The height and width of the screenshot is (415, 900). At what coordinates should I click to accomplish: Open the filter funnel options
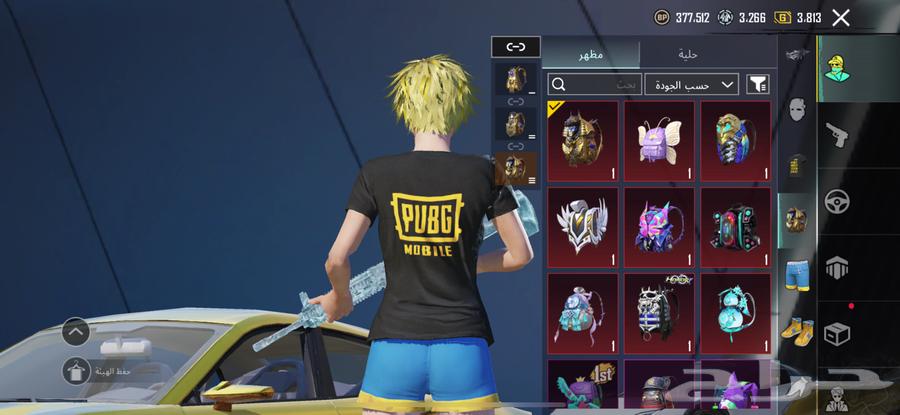tap(758, 85)
